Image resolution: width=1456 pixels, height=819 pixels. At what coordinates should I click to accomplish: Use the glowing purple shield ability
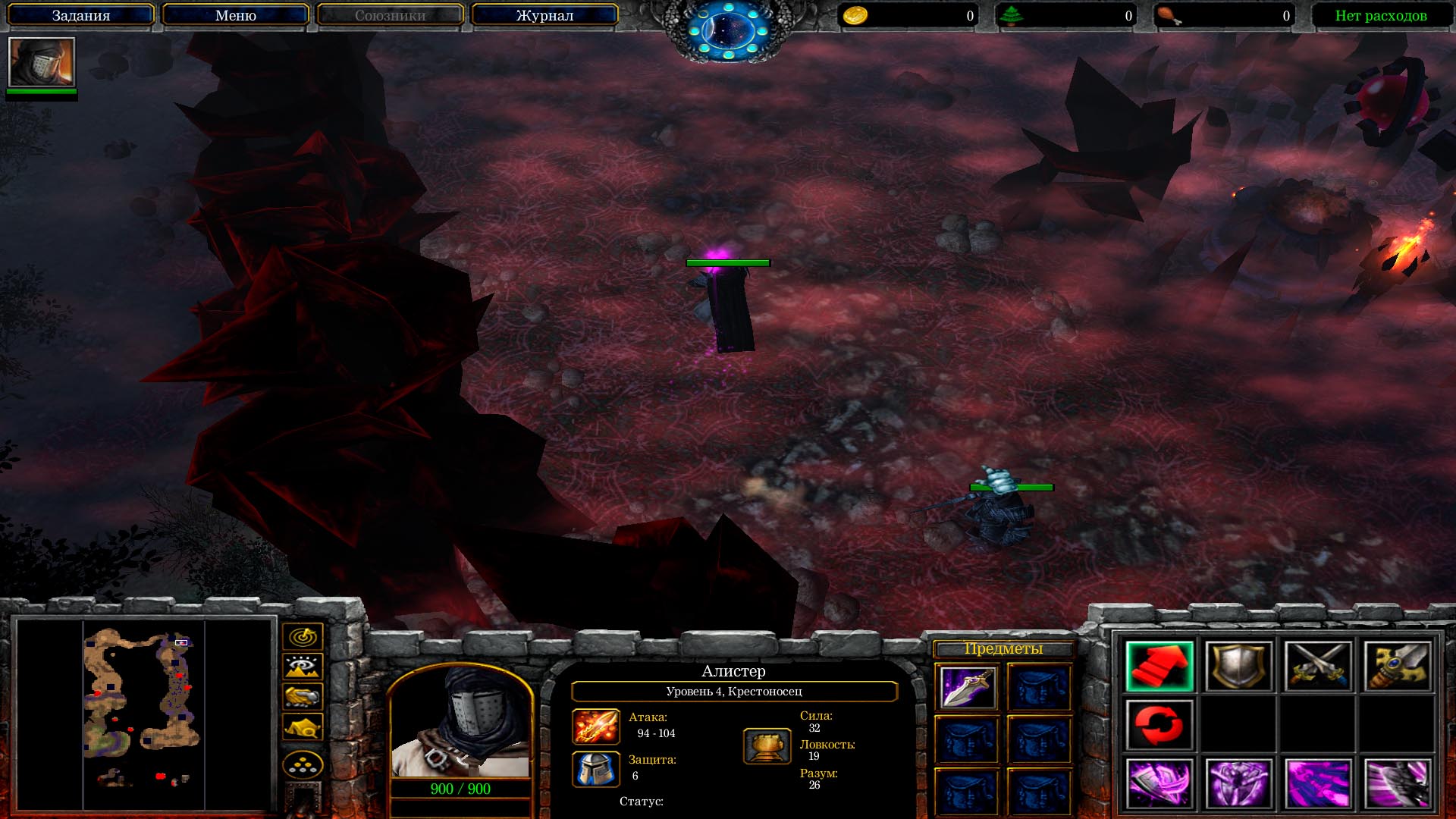1238,783
